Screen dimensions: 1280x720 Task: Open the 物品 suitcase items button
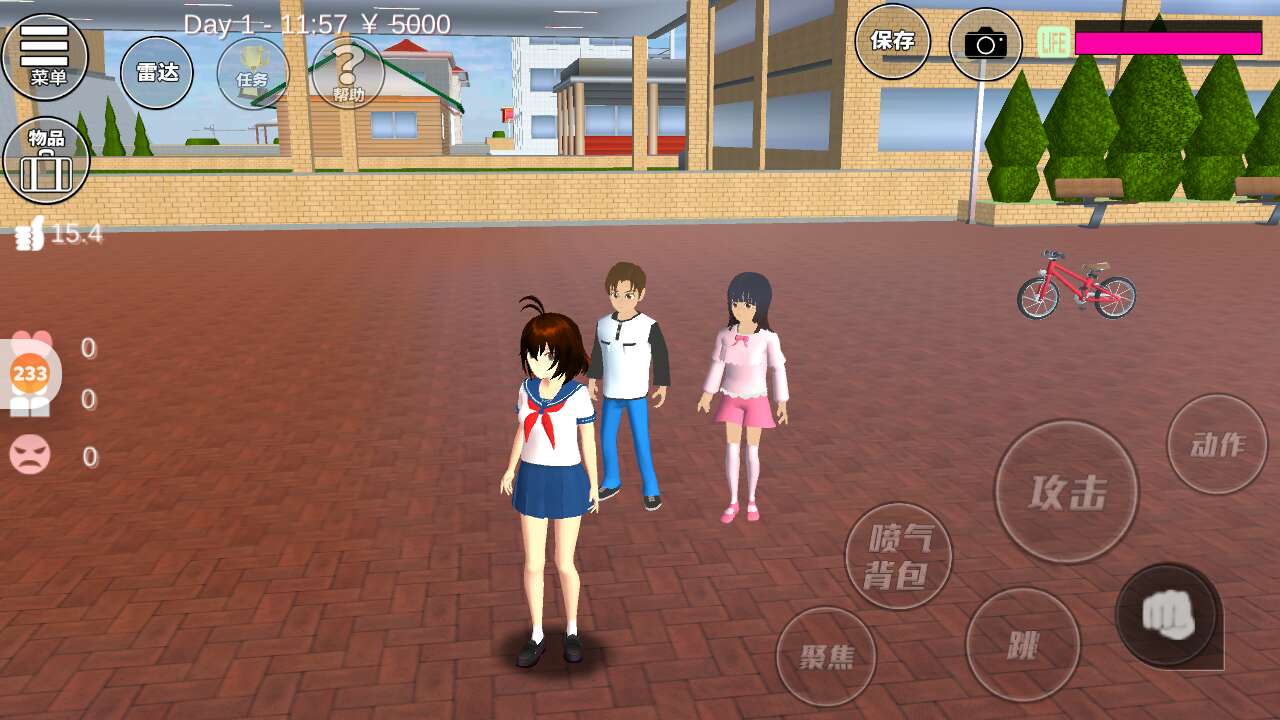pyautogui.click(x=46, y=160)
